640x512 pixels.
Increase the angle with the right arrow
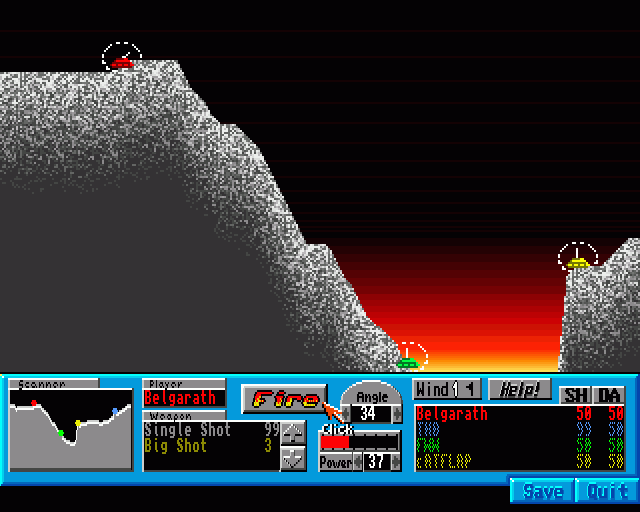coord(397,413)
